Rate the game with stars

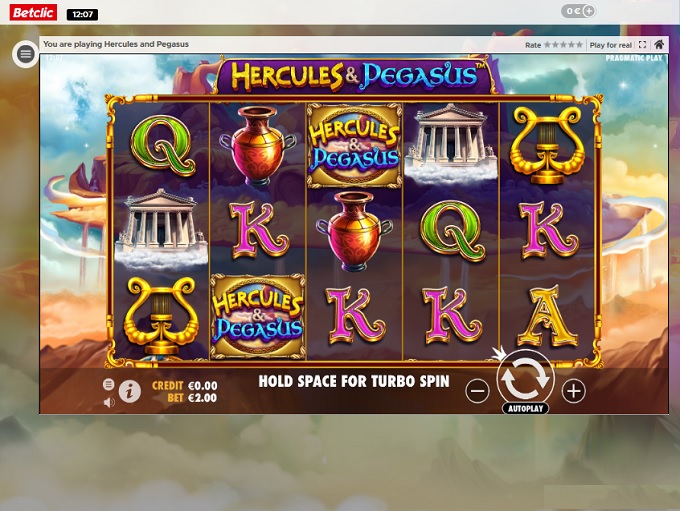pos(564,45)
